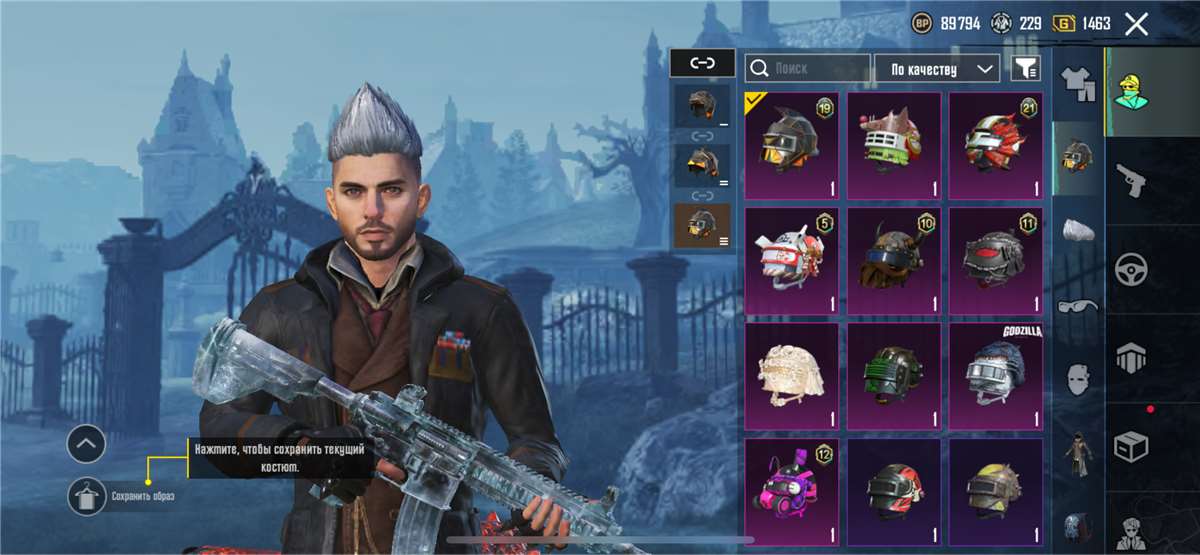Switch to the clothing shirt-and-pants category
Screen dimensions: 1200x555
1078,84
